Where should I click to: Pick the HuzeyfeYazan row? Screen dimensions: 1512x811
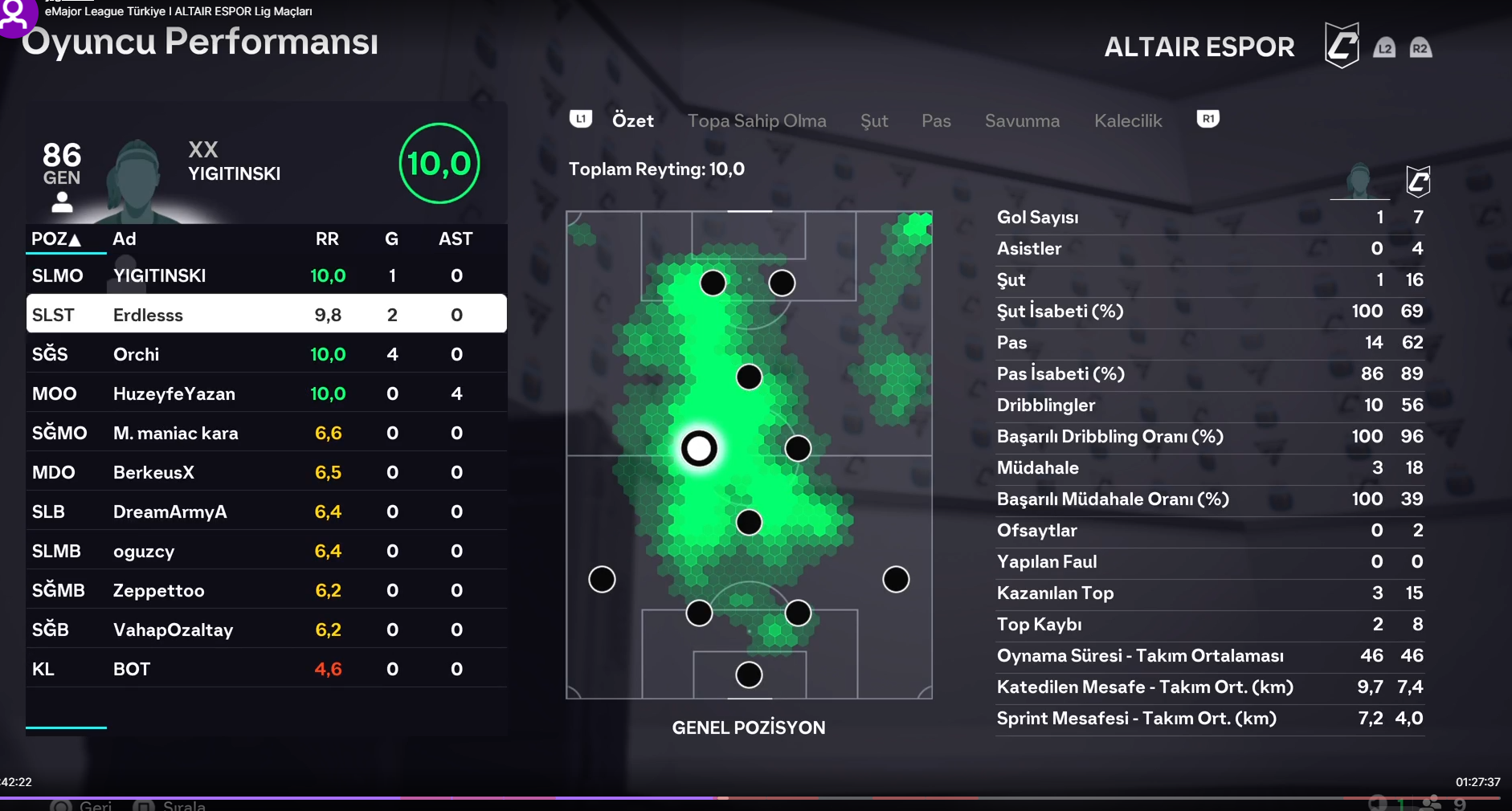(x=266, y=393)
